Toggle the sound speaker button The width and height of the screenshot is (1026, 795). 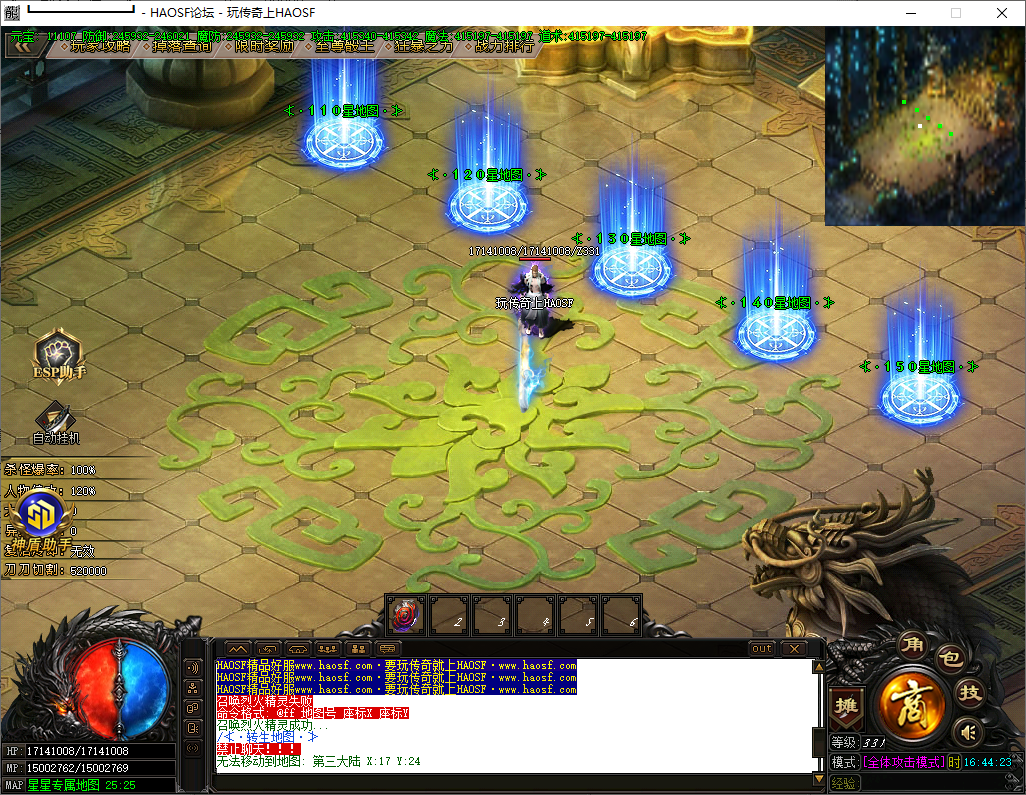(966, 731)
